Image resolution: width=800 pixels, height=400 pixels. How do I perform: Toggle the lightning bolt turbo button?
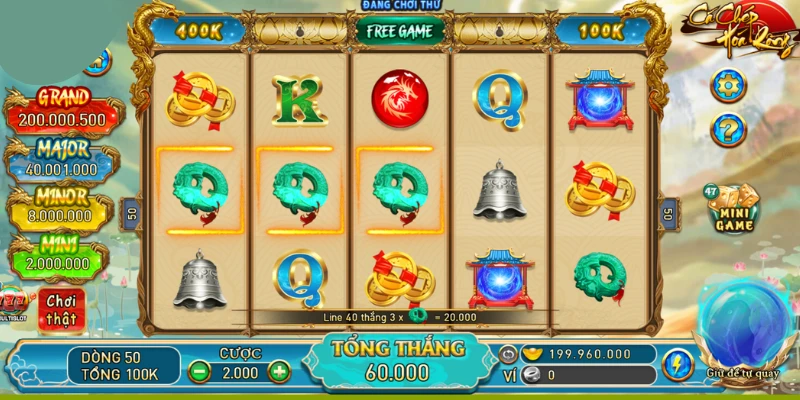[677, 364]
